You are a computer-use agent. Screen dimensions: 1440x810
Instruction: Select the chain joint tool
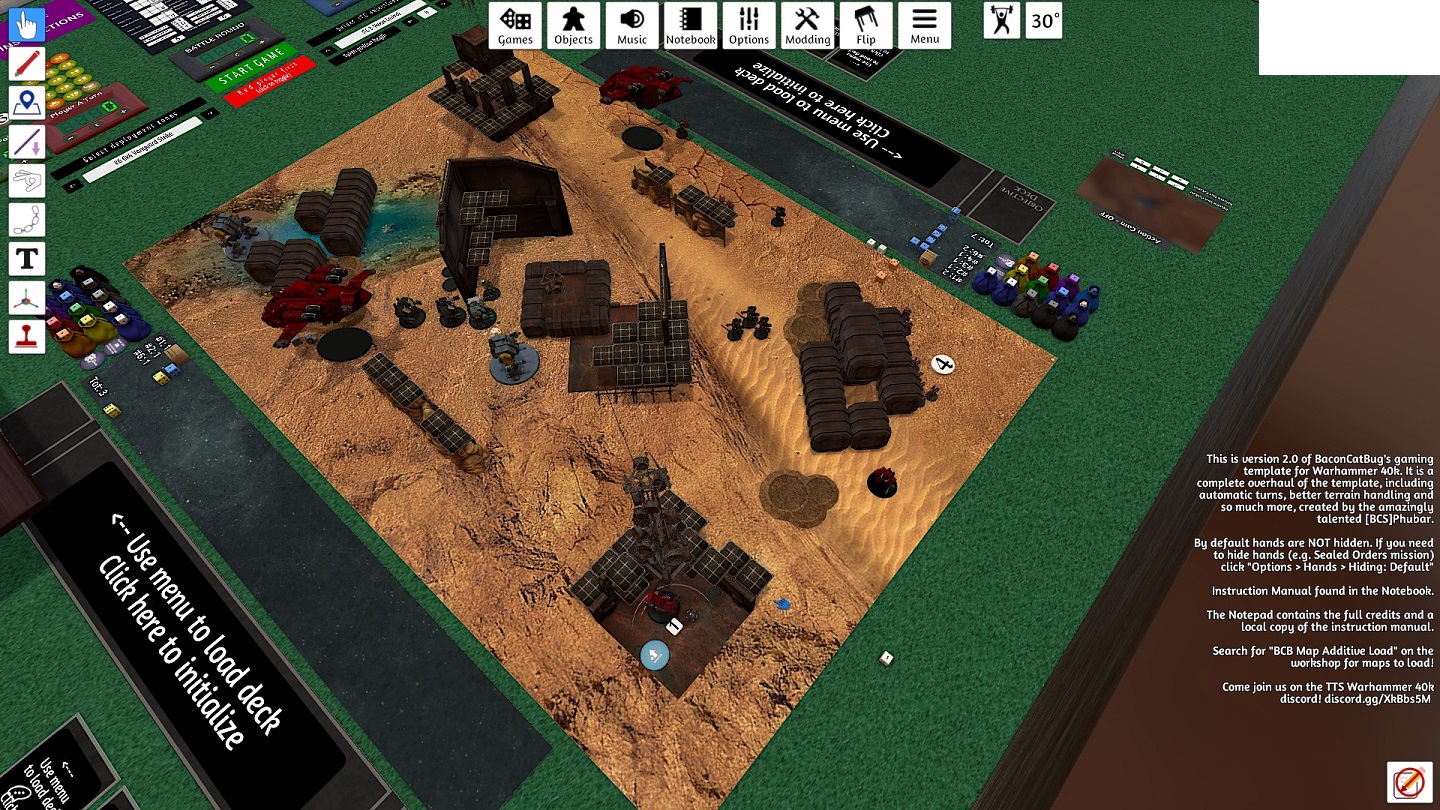pyautogui.click(x=27, y=219)
